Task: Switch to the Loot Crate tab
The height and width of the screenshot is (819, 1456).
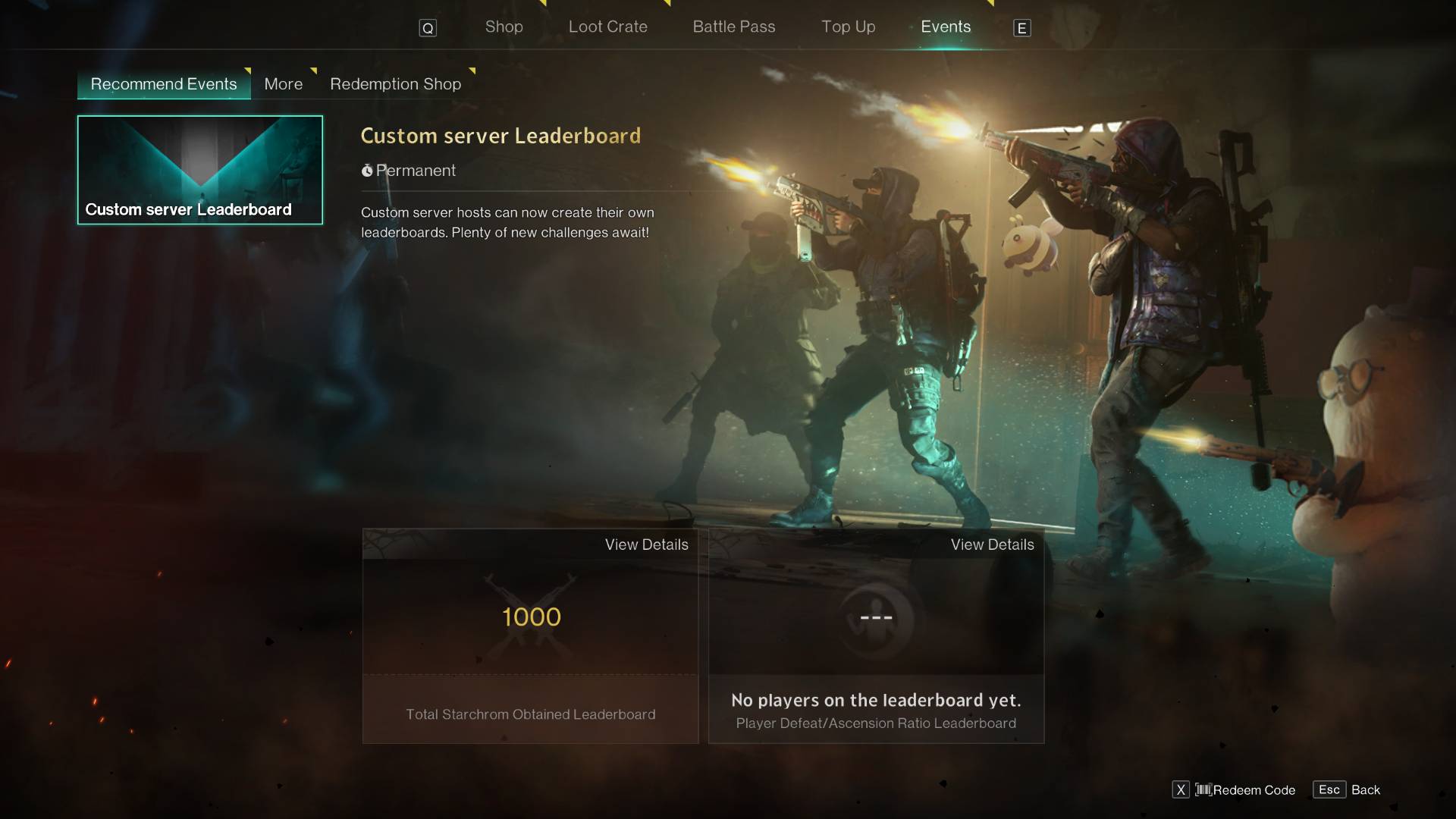Action: 607,27
